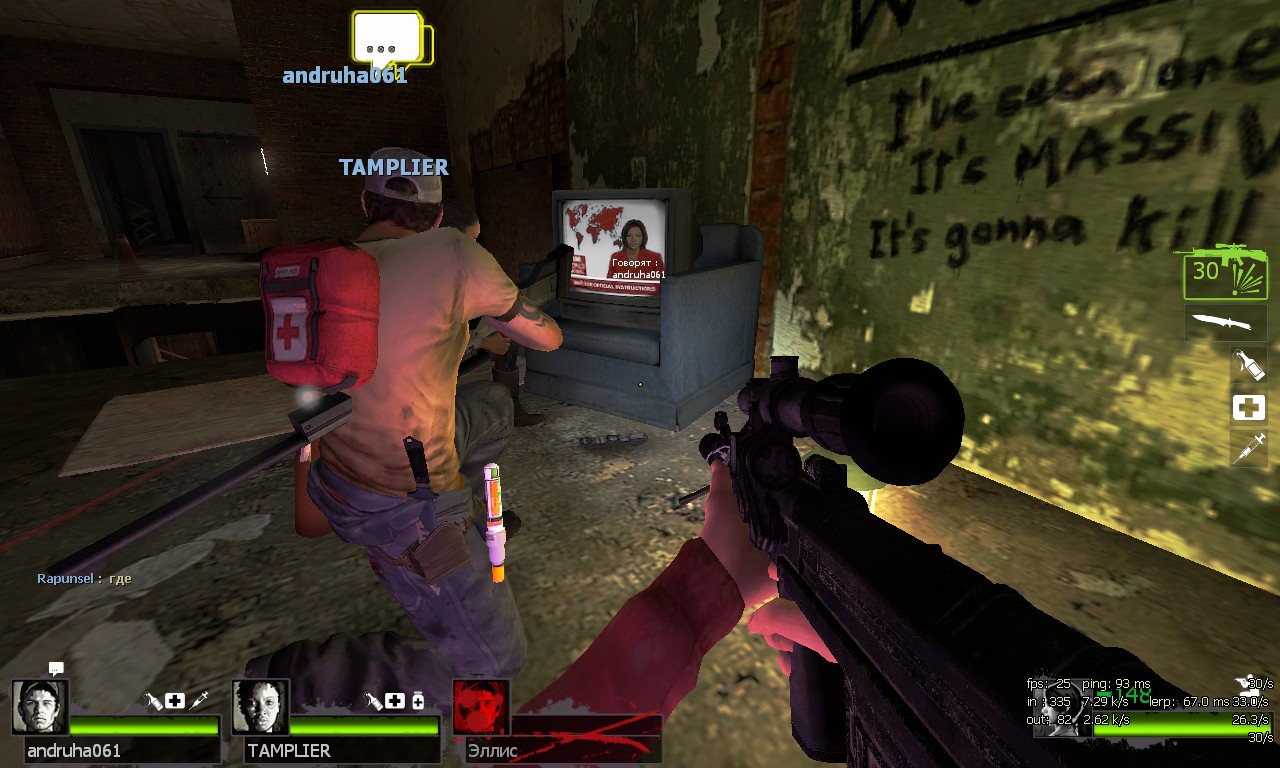1280x768 pixels.
Task: Switch to the knife melee weapon slot
Action: pos(1225,323)
